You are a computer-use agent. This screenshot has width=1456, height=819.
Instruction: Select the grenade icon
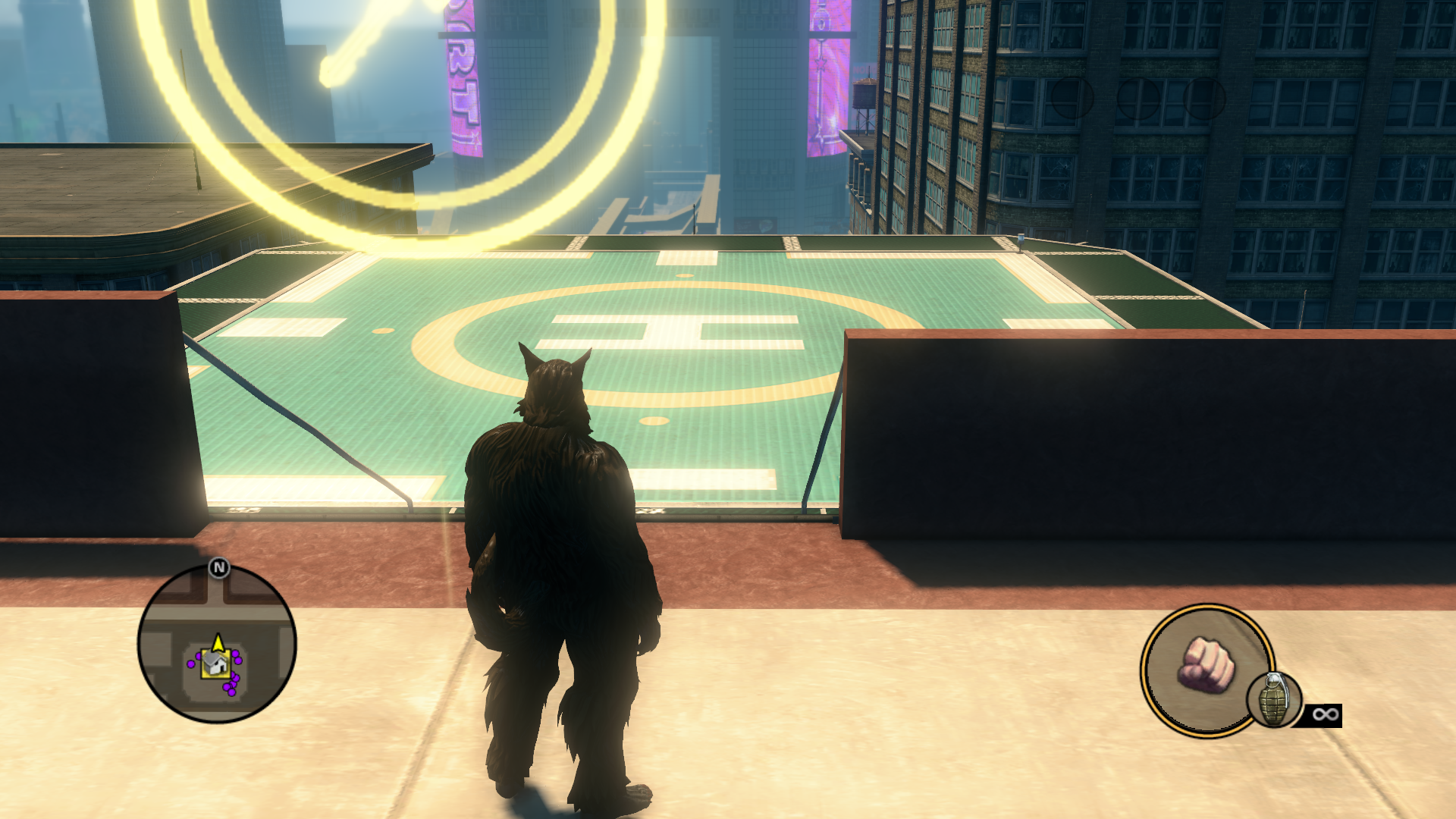click(1274, 700)
